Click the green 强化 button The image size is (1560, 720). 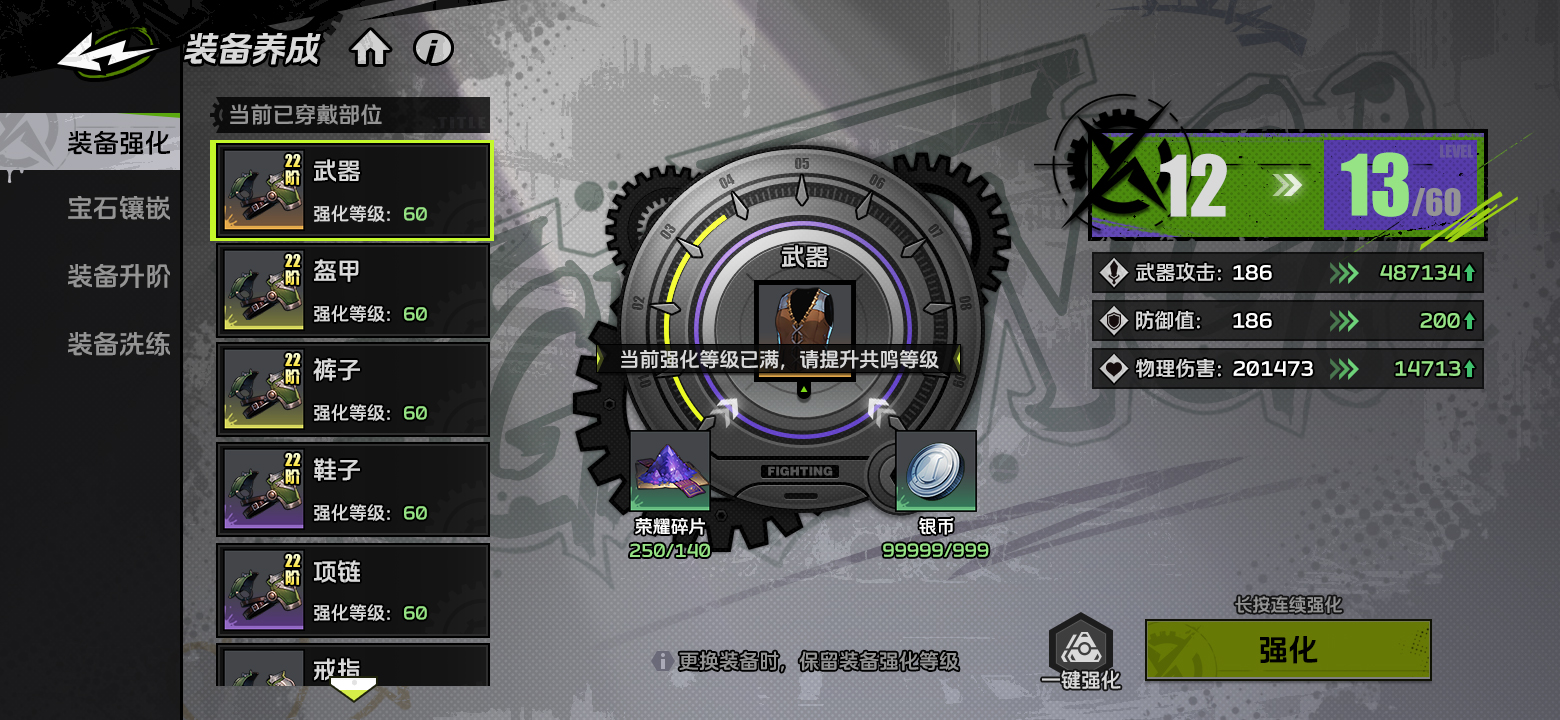click(1288, 651)
